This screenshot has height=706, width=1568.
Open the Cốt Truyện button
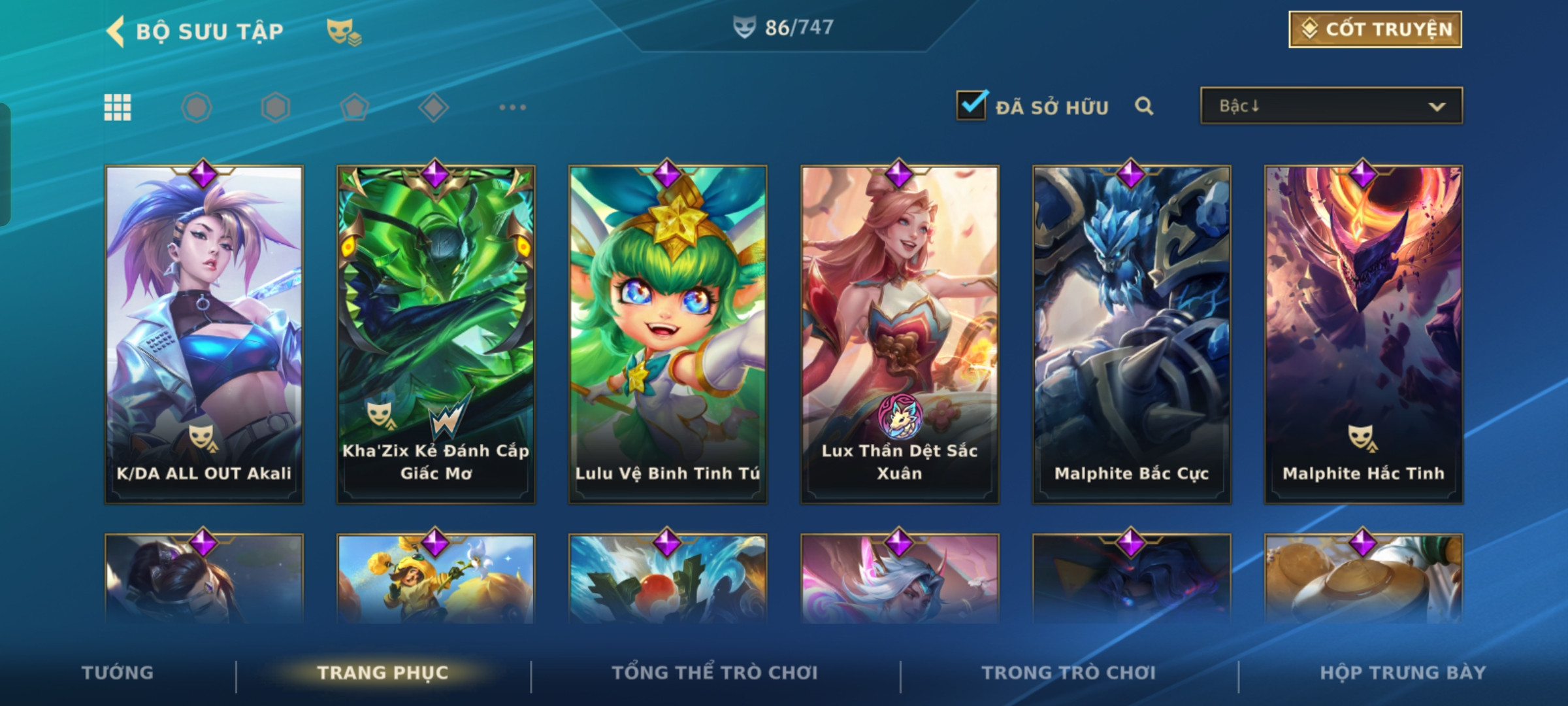(x=1375, y=29)
